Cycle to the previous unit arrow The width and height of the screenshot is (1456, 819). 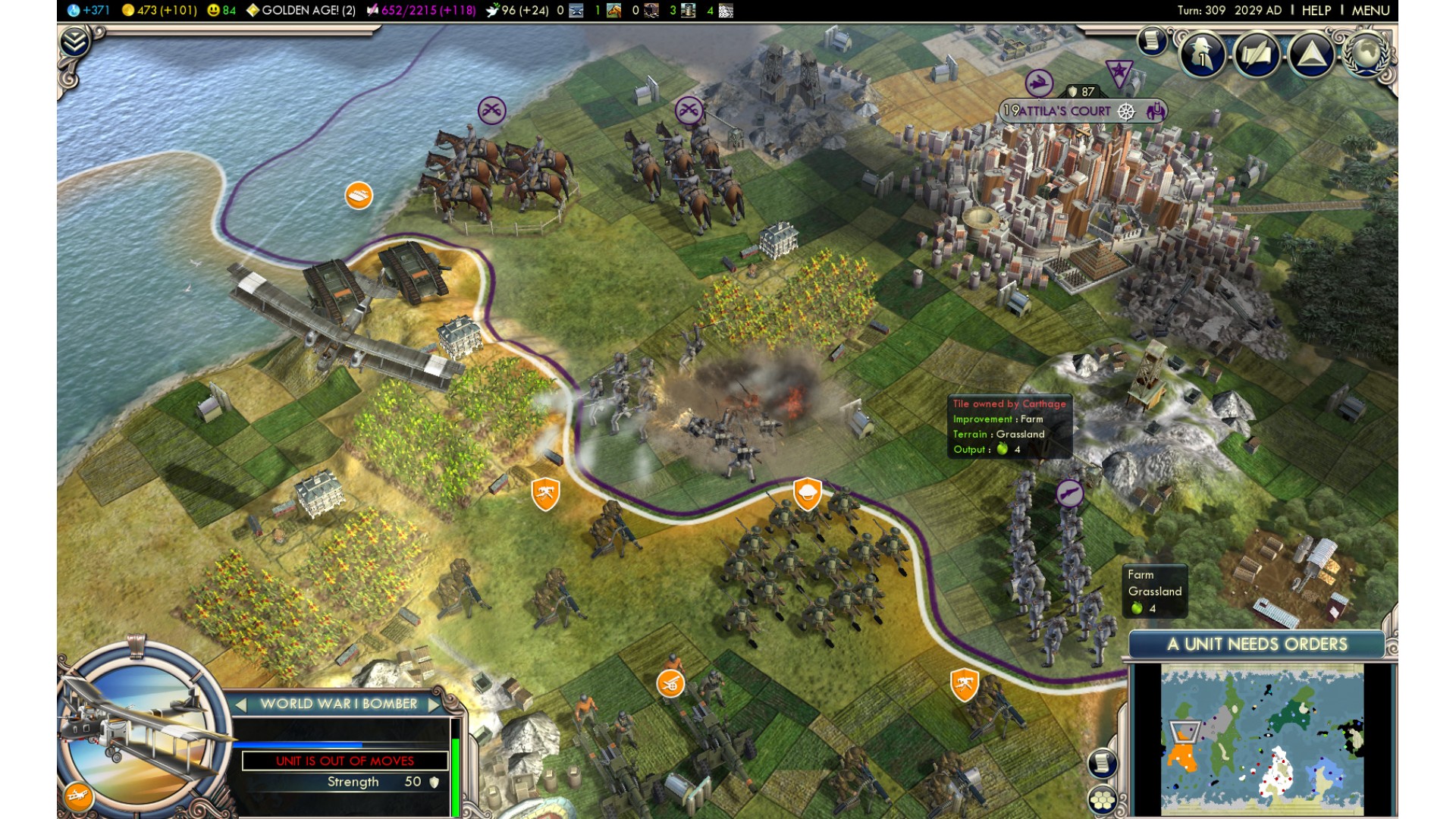[x=241, y=704]
